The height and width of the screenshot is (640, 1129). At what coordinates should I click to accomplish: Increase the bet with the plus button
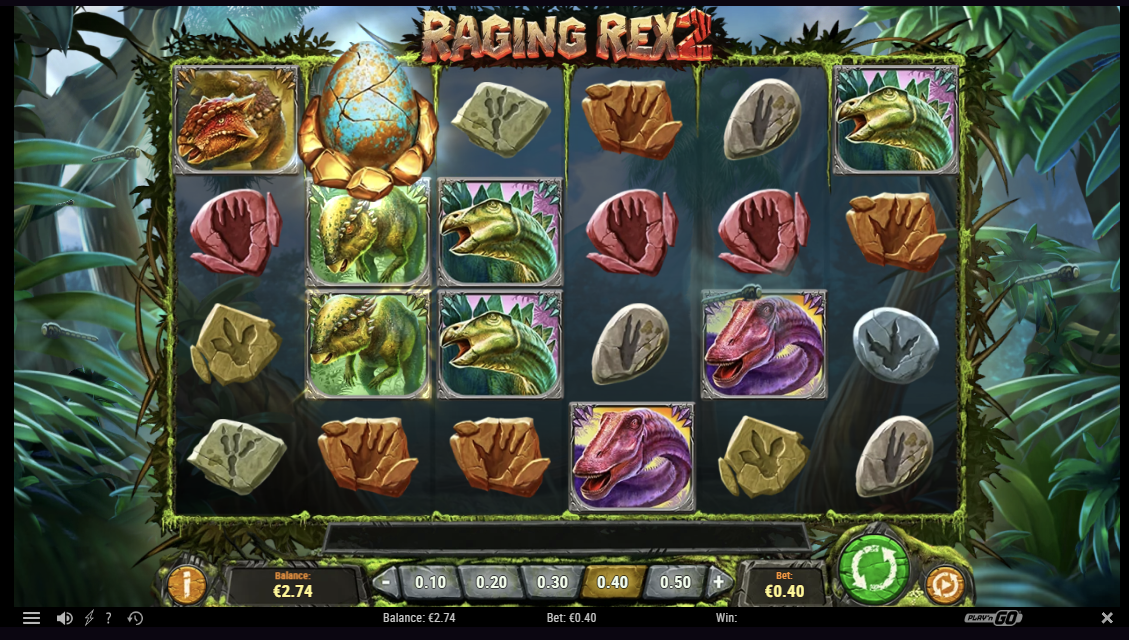718,582
